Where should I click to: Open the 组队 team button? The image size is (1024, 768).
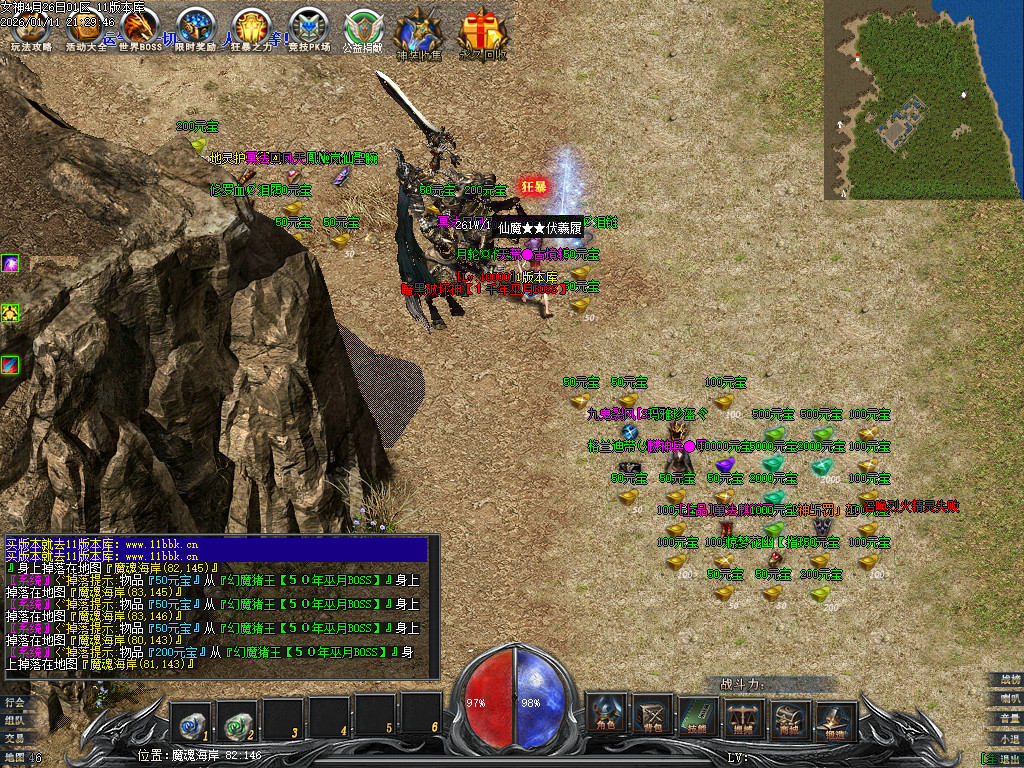(14, 720)
